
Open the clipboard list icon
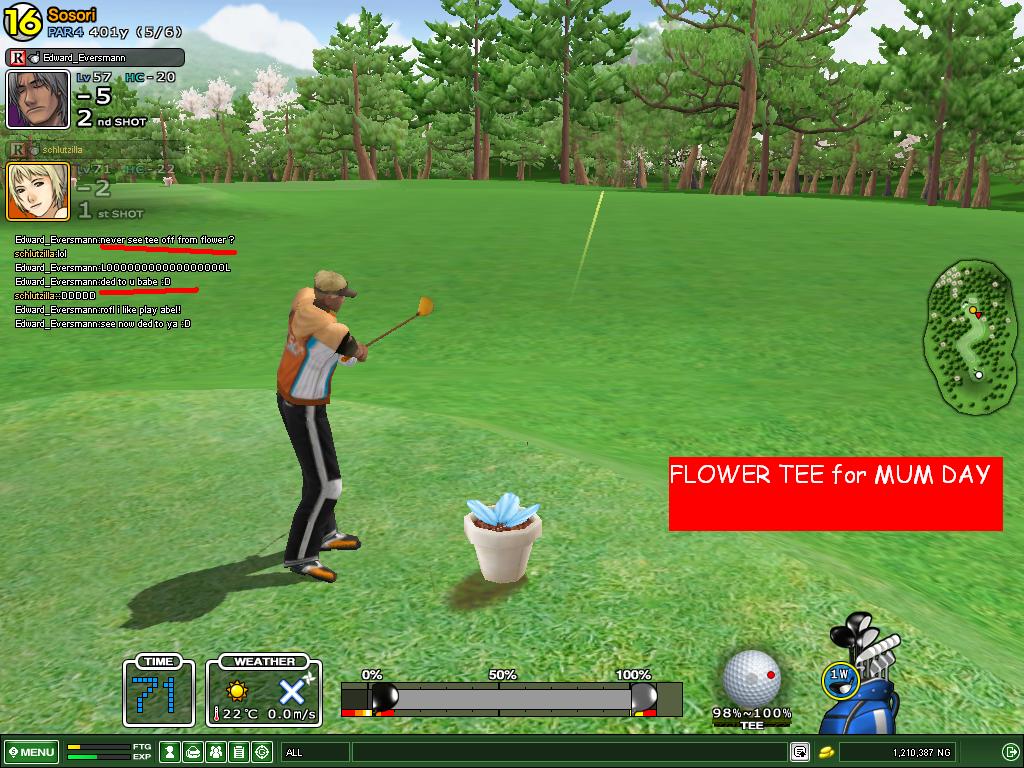pos(239,752)
